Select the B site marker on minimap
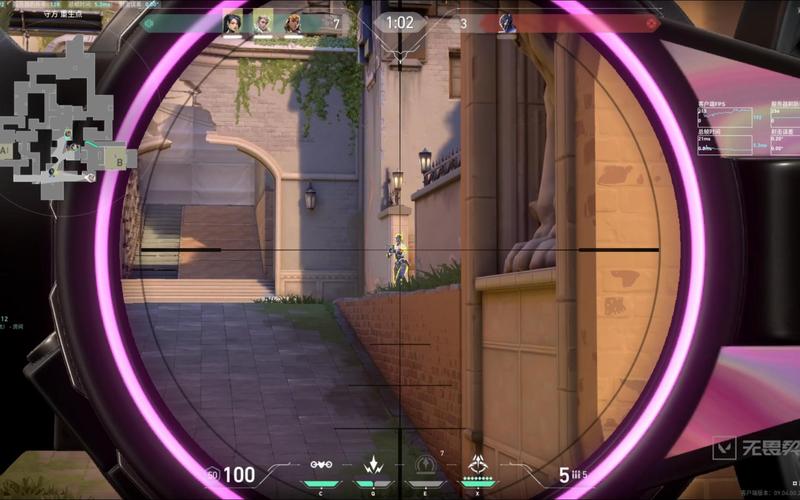Viewport: 800px width, 500px height. tap(121, 158)
